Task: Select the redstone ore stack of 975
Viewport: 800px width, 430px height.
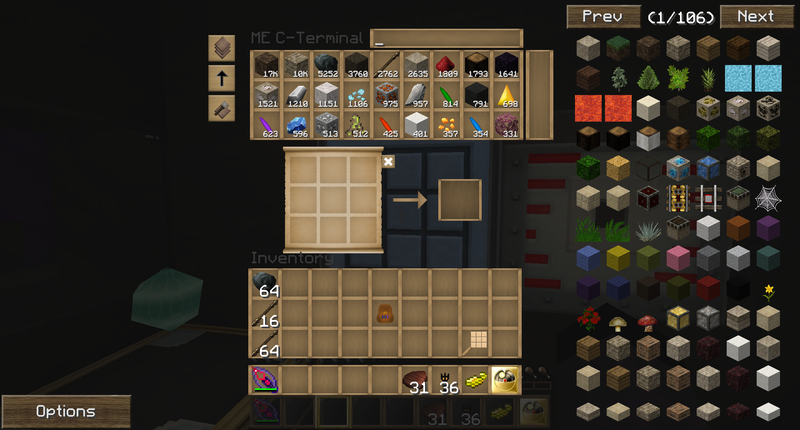Action: (387, 96)
